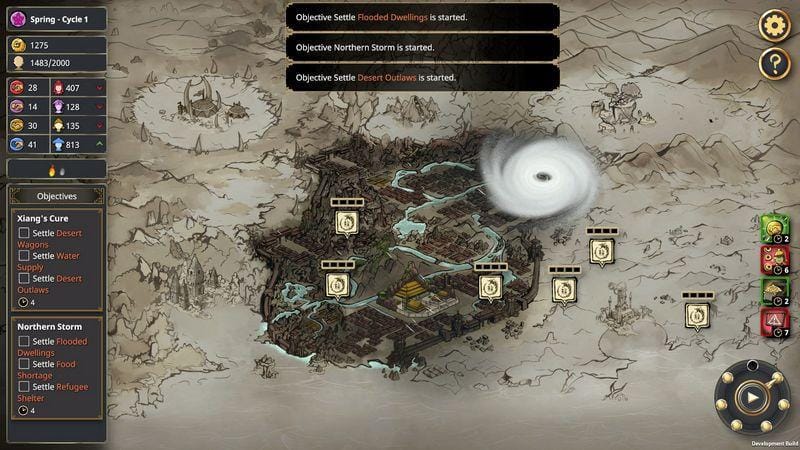
Task: Tick the Settle Food Shortage checkbox
Action: point(24,364)
